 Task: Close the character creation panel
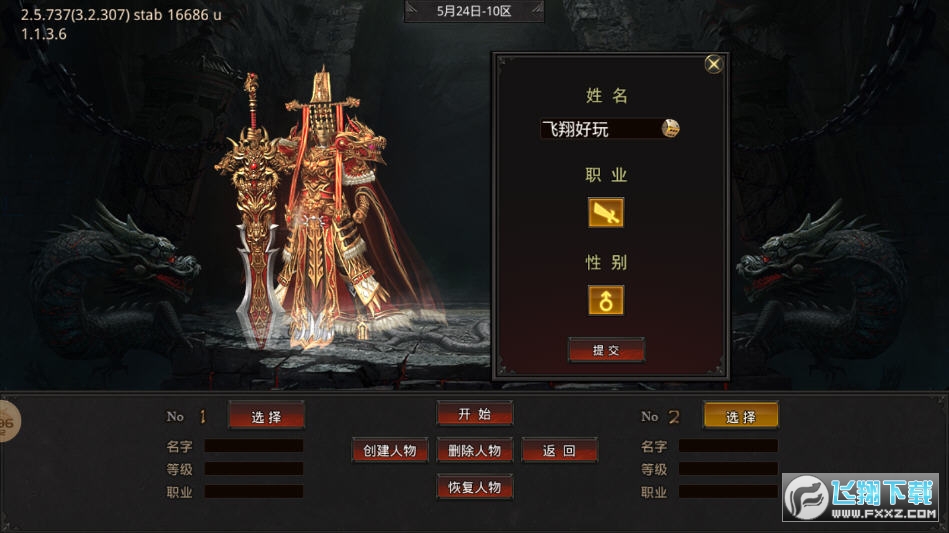pyautogui.click(x=714, y=64)
